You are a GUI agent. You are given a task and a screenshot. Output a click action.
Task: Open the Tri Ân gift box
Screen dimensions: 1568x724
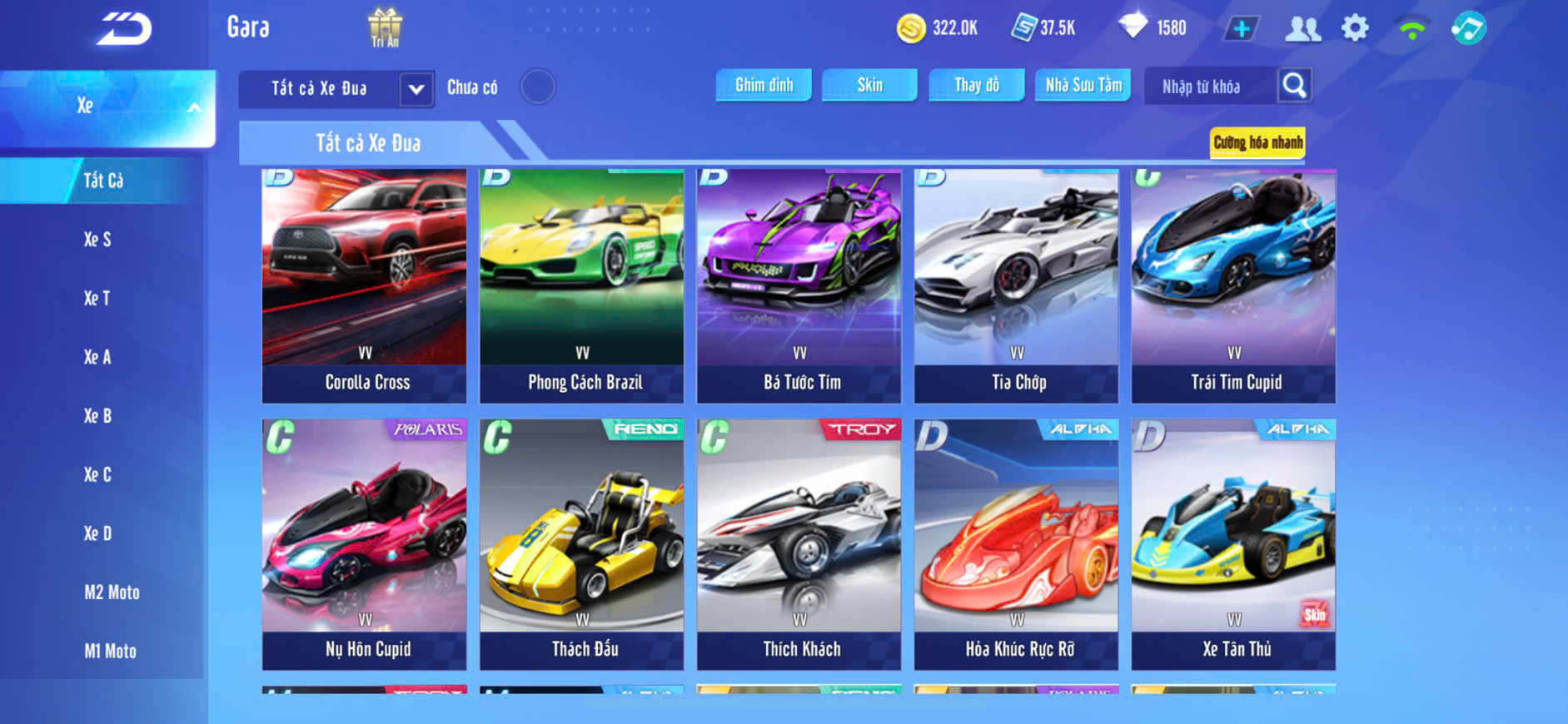click(x=385, y=27)
